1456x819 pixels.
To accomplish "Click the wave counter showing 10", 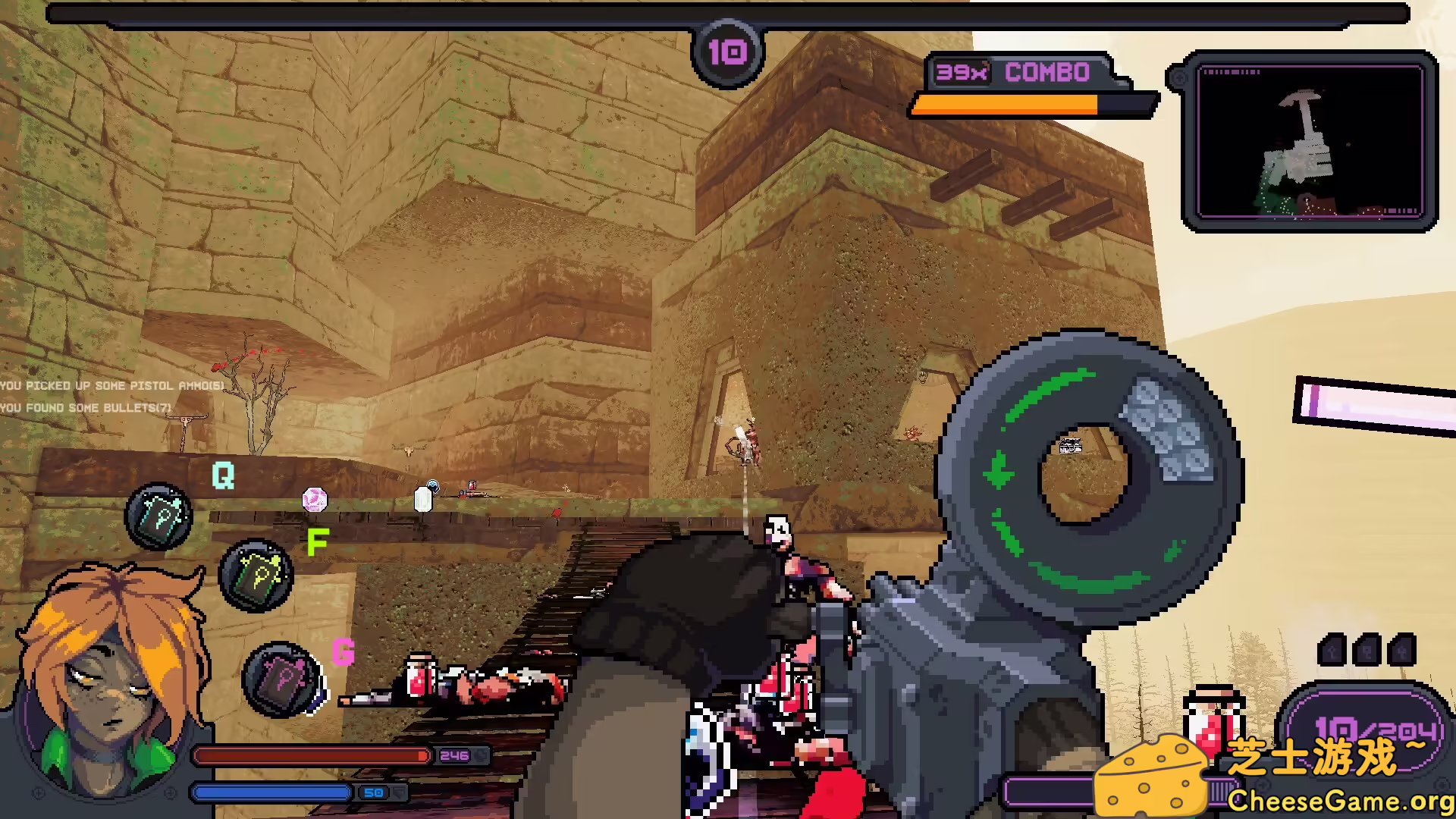I will point(726,52).
